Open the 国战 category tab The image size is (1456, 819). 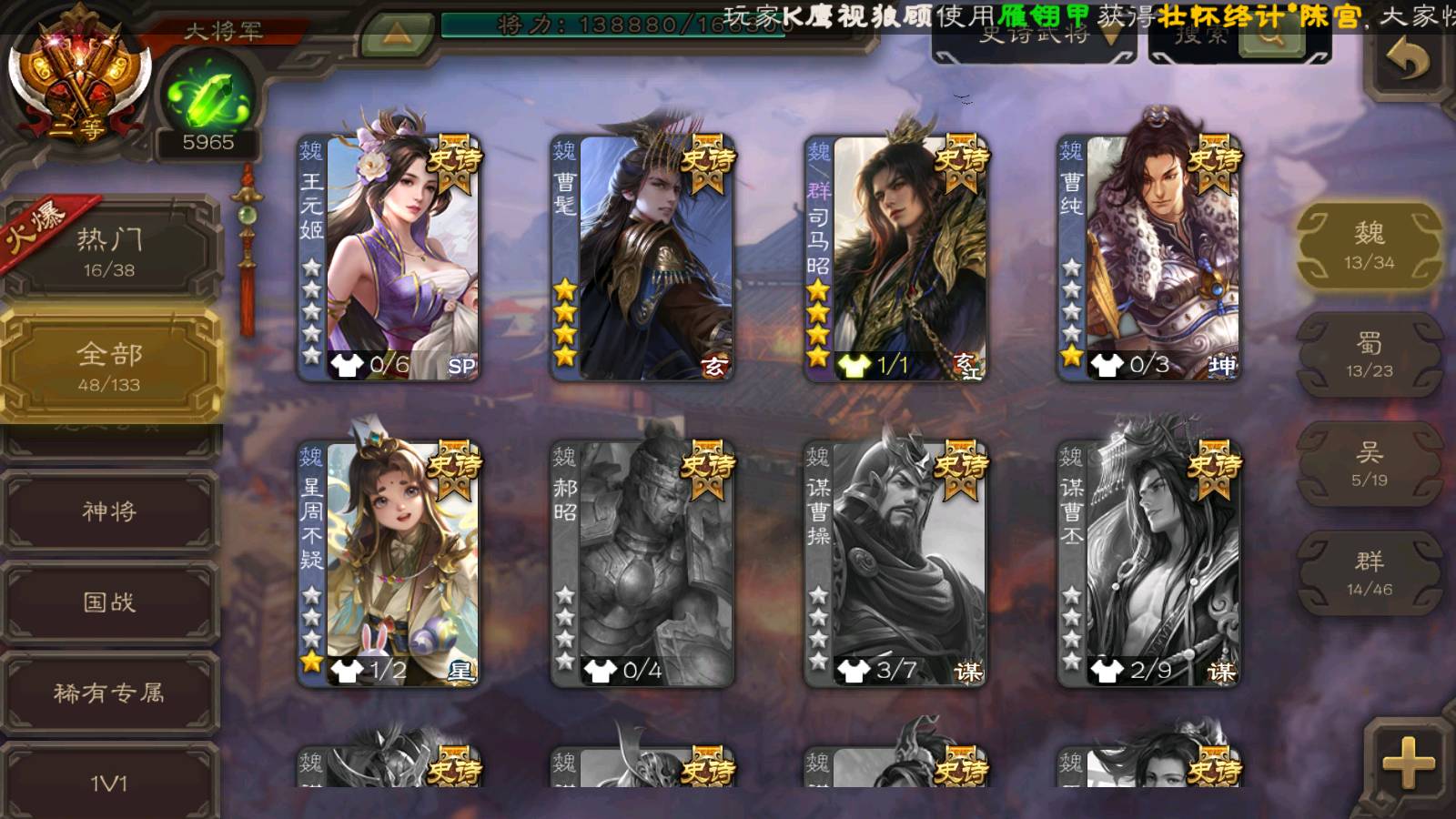tap(109, 602)
